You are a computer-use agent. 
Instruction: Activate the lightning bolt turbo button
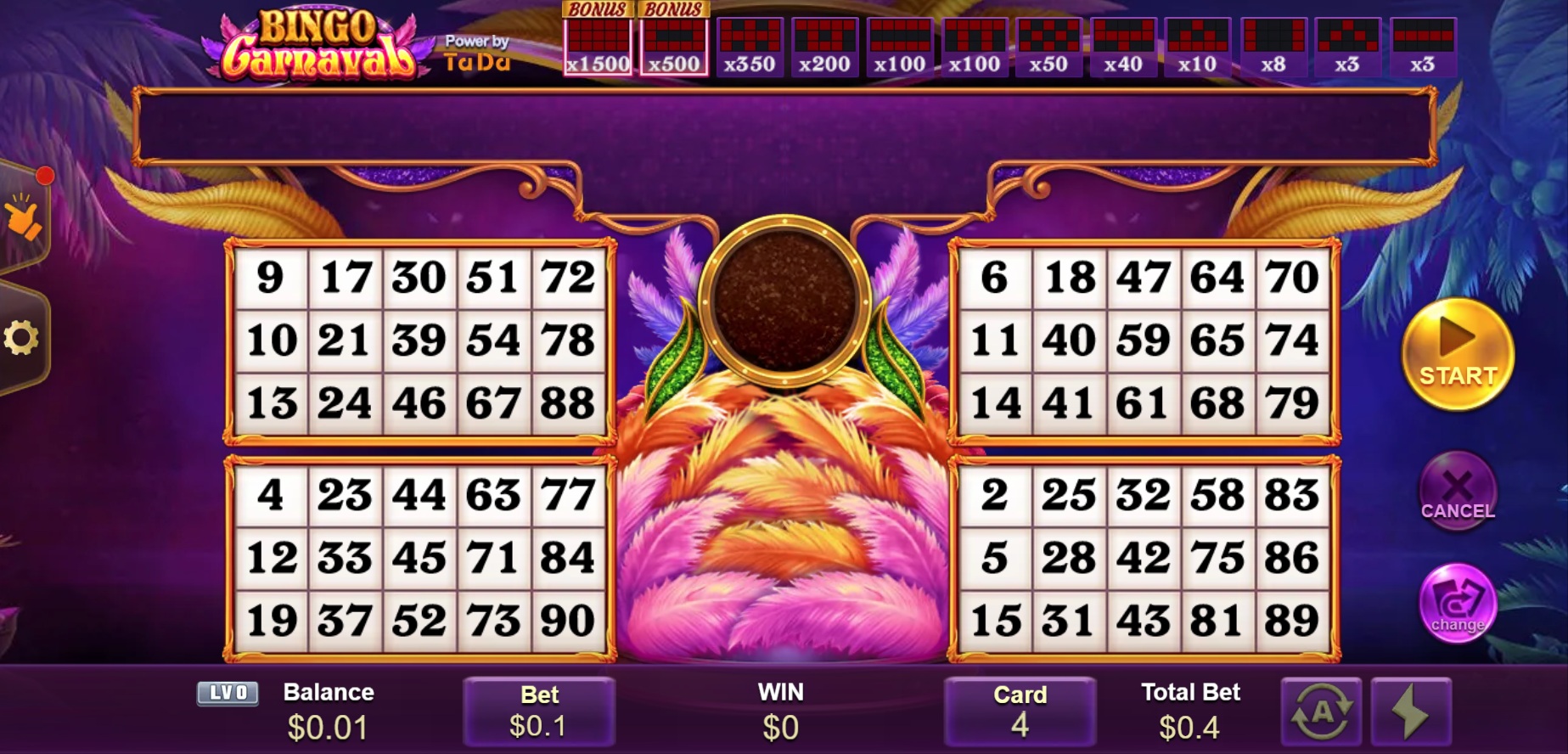[x=1411, y=712]
